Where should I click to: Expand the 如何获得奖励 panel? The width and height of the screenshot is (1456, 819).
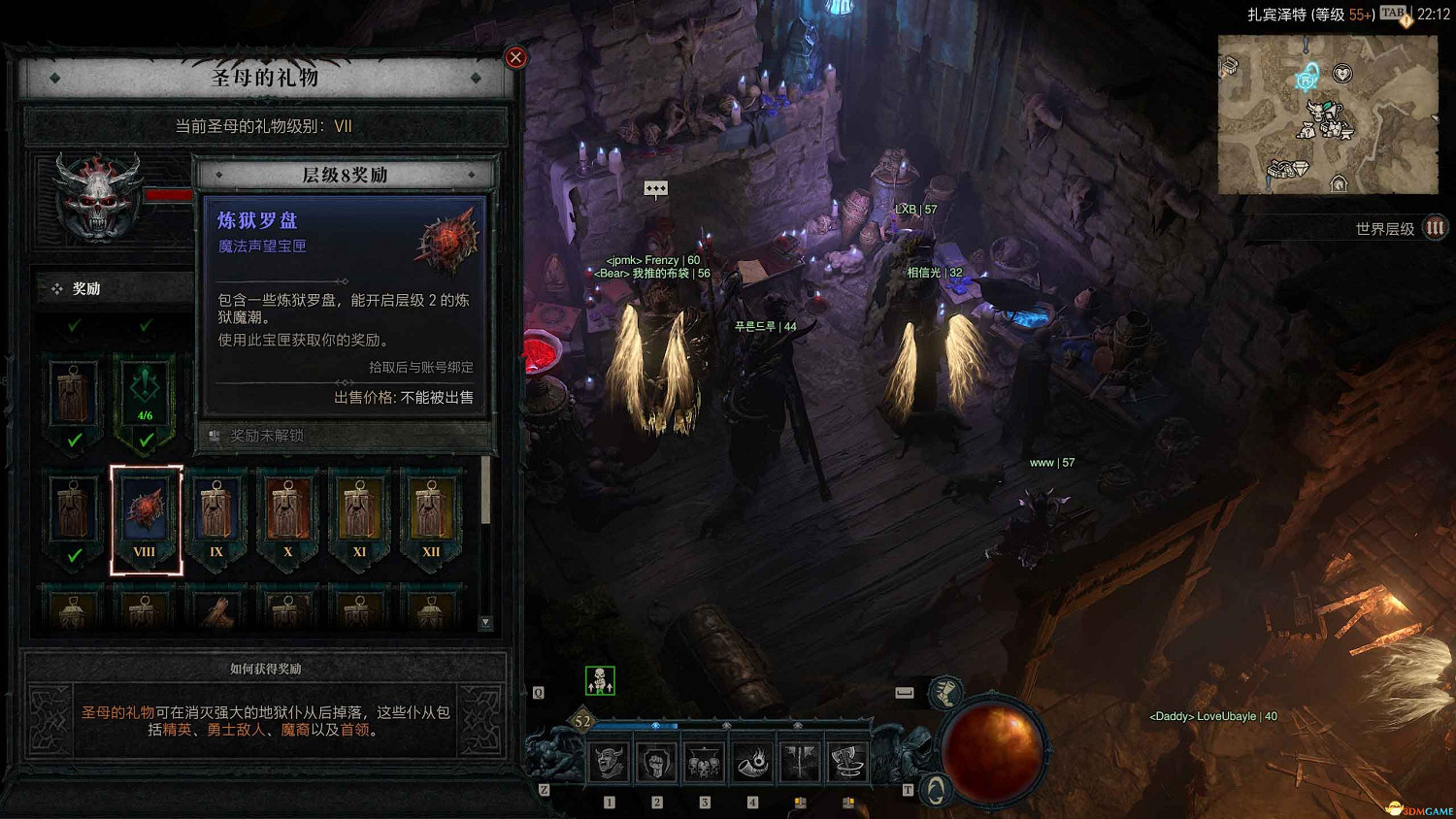(x=266, y=669)
